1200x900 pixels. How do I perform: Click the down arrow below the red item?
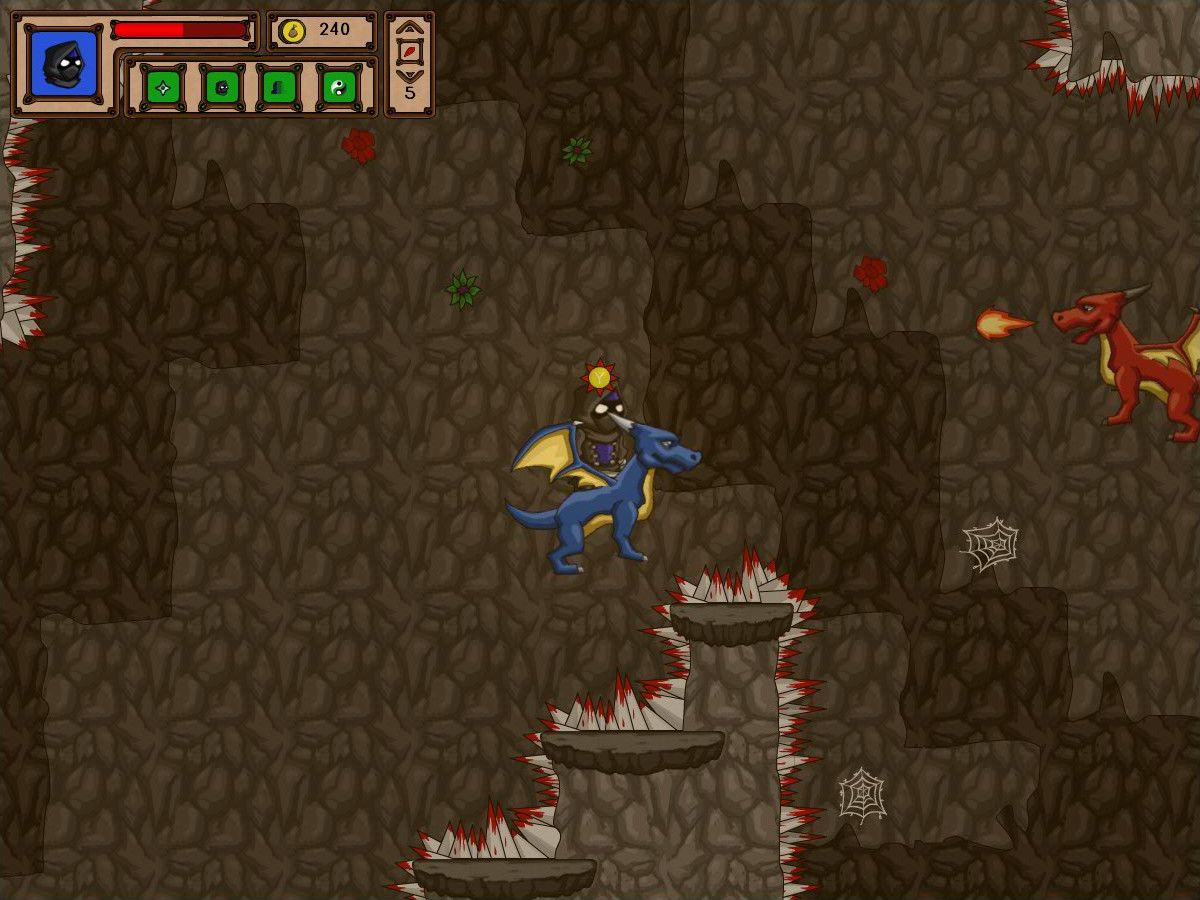[x=410, y=75]
